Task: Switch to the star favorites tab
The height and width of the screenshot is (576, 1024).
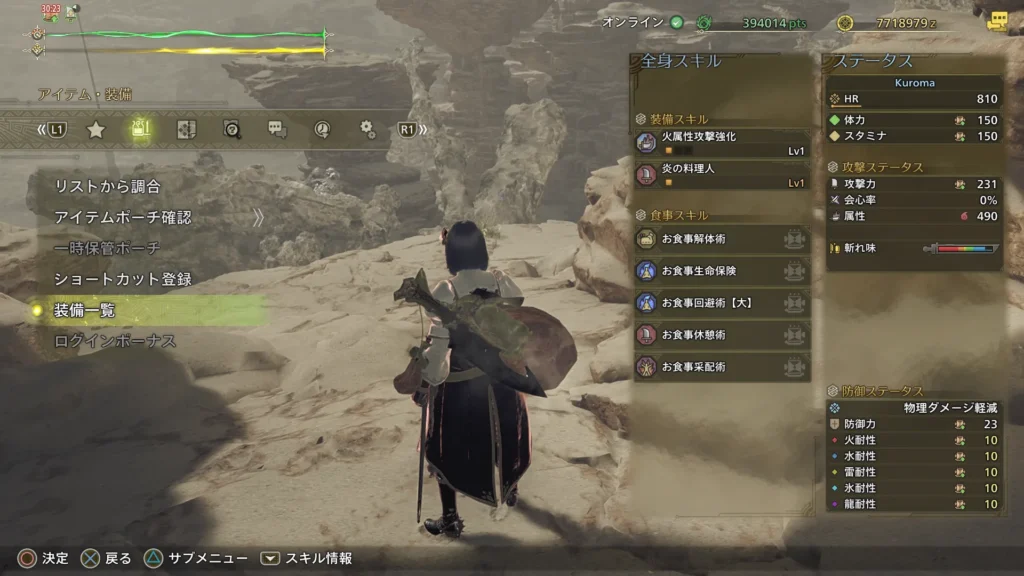Action: (96, 129)
